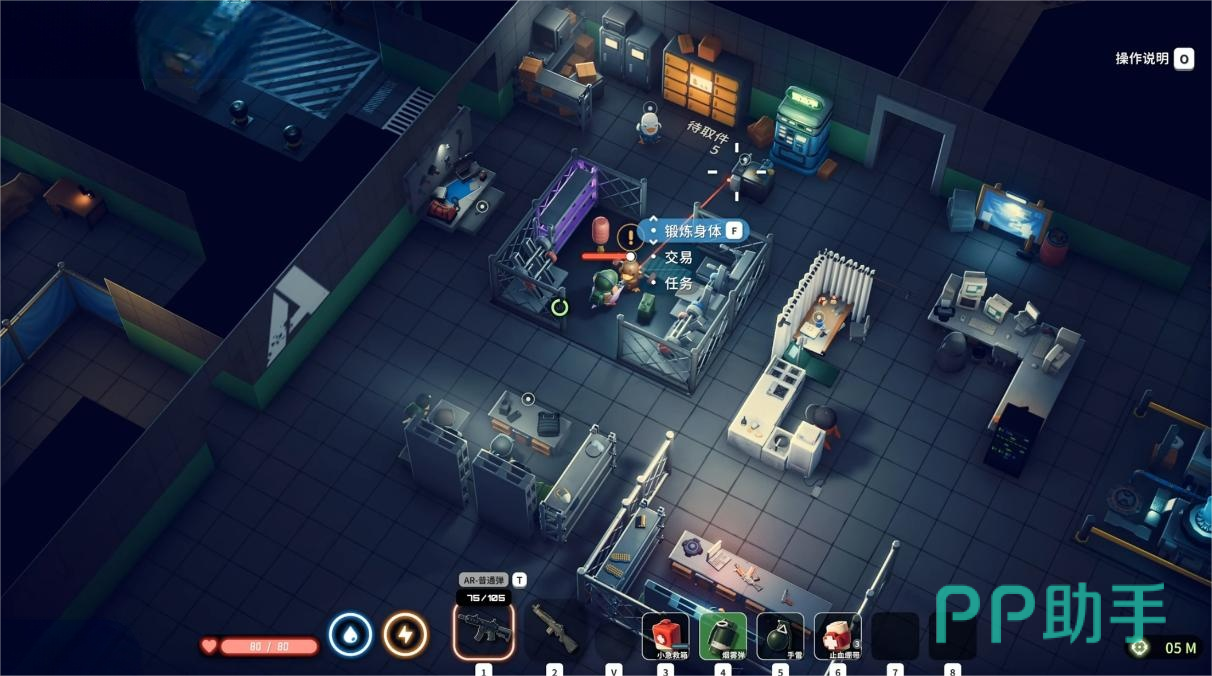Click the orange lightning bolt energy icon
This screenshot has width=1212, height=676.
(405, 635)
